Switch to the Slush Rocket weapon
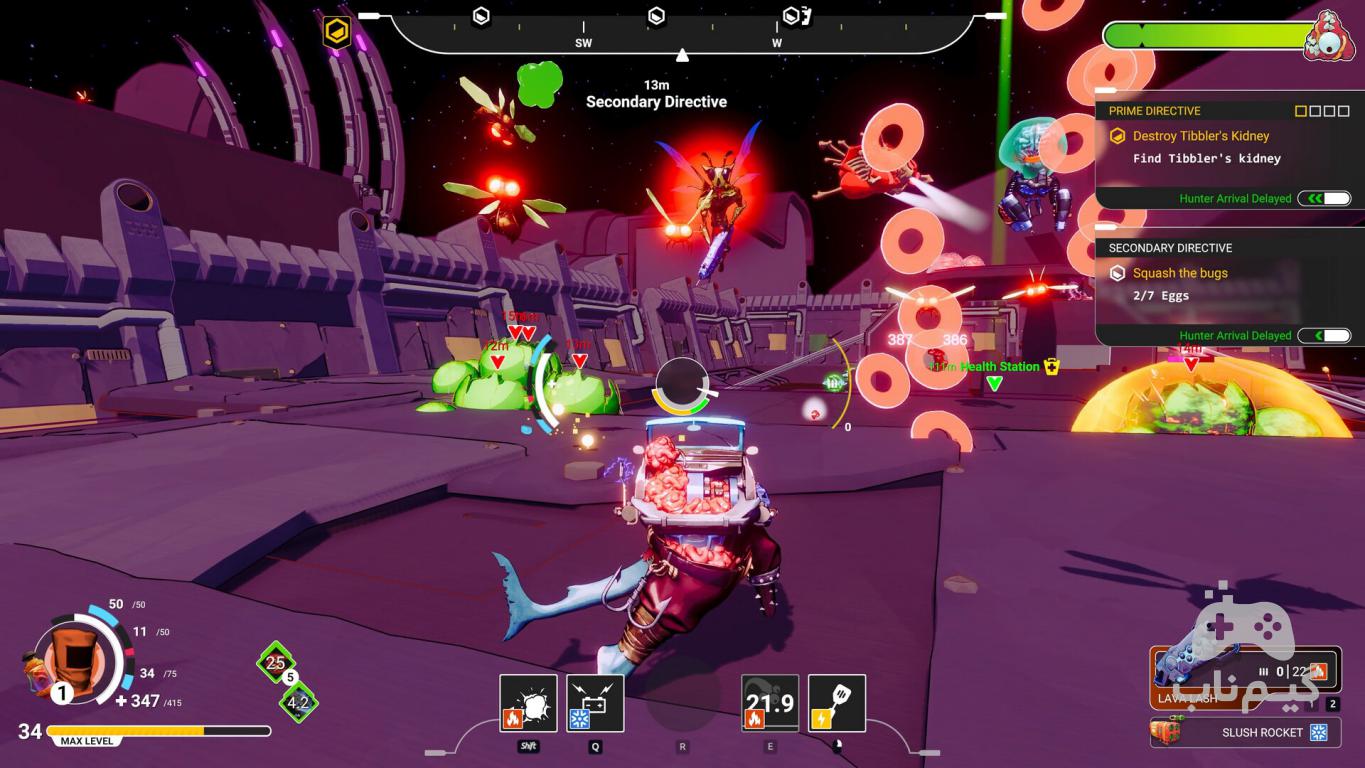 1245,732
